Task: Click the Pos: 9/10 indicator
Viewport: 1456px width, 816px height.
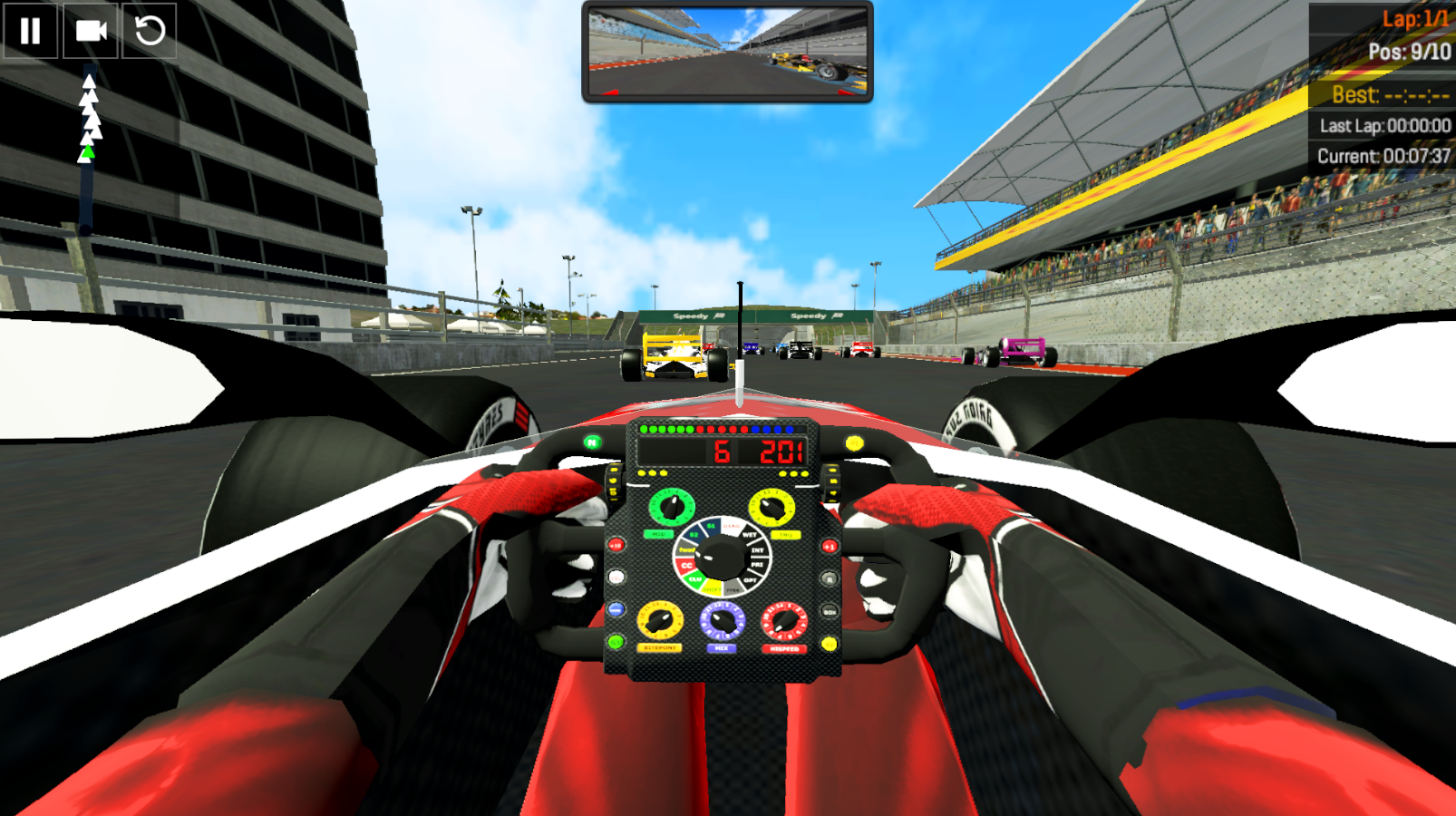Action: [x=1409, y=52]
